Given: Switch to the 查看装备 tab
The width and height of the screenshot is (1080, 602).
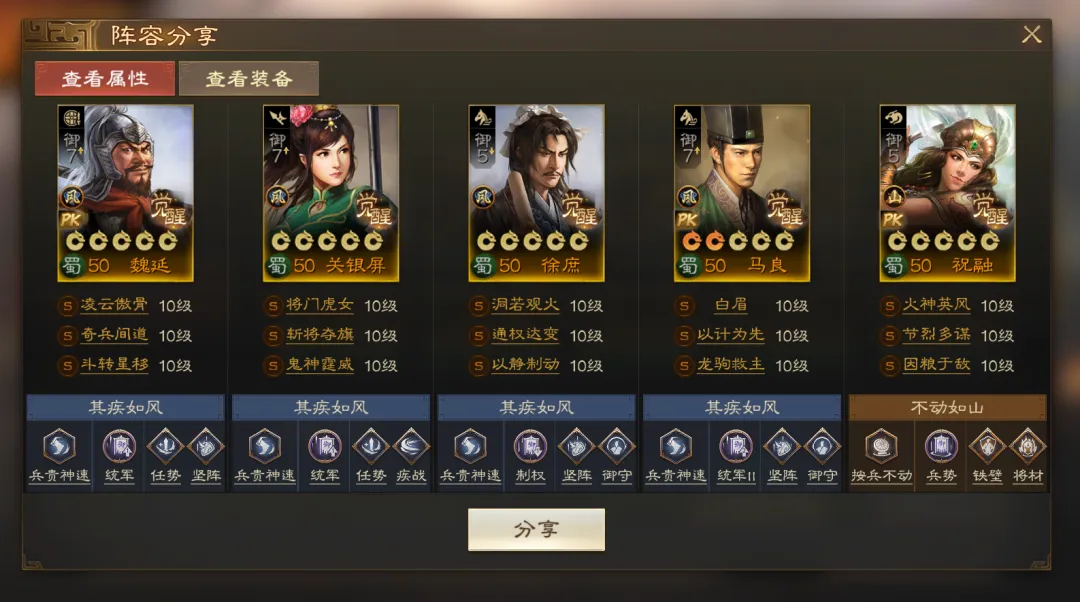Looking at the screenshot, I should pyautogui.click(x=249, y=79).
